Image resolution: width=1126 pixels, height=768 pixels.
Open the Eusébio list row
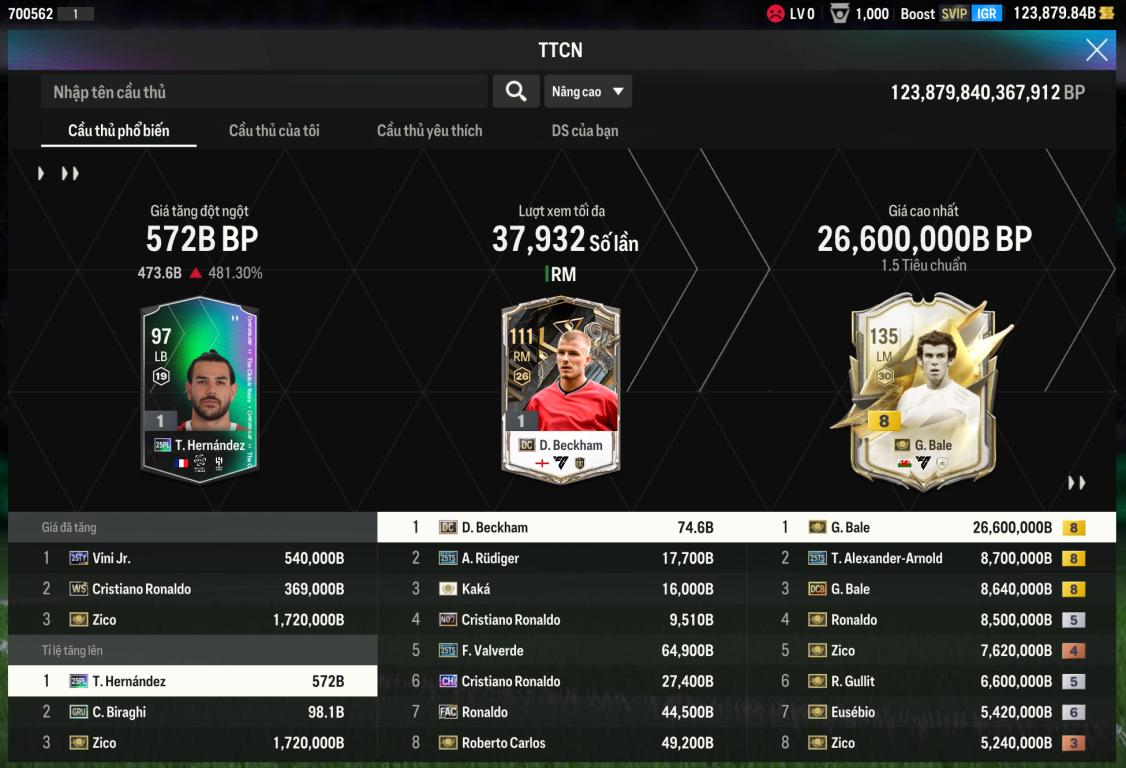[x=932, y=712]
